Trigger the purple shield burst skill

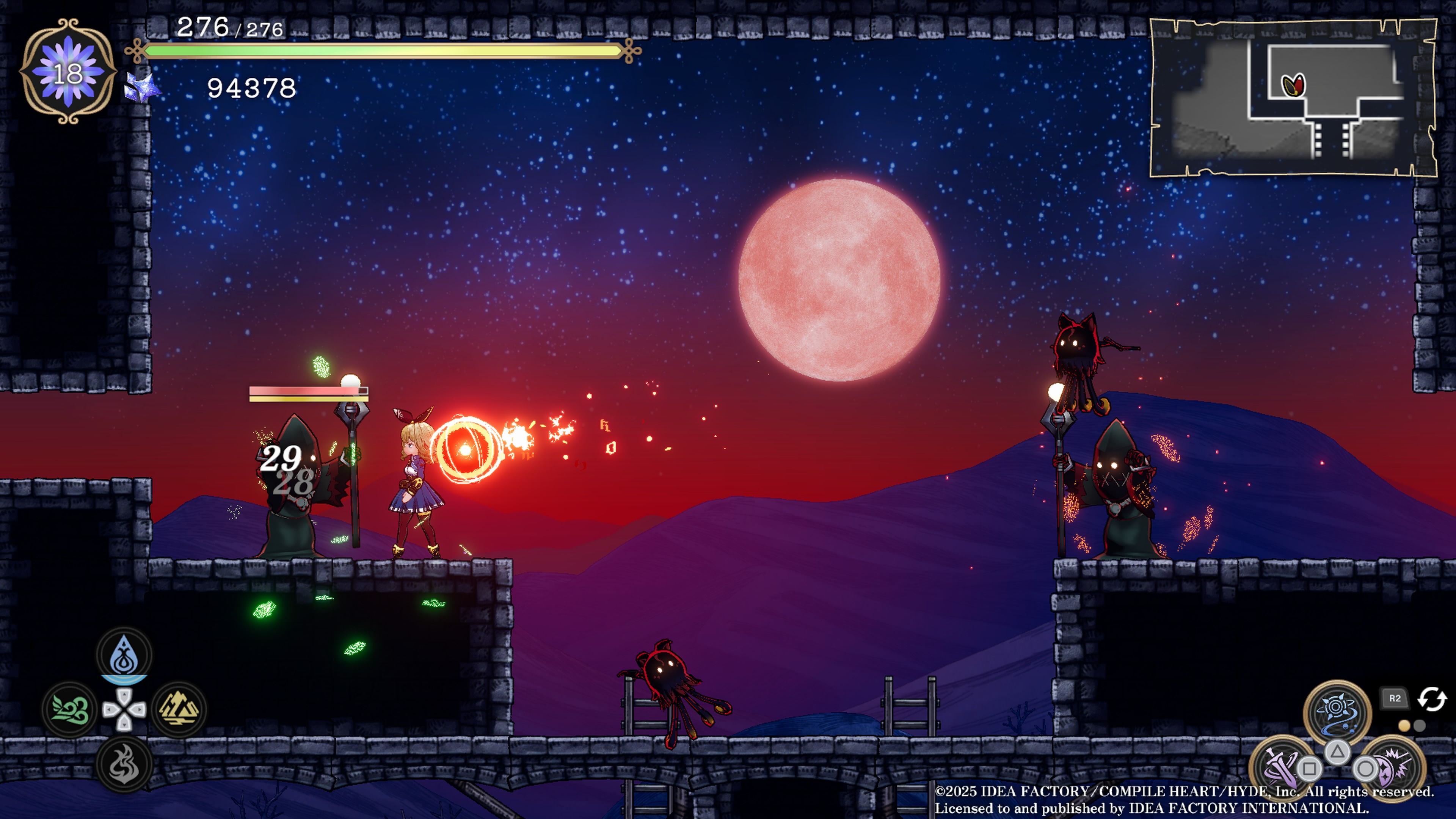point(1394,766)
